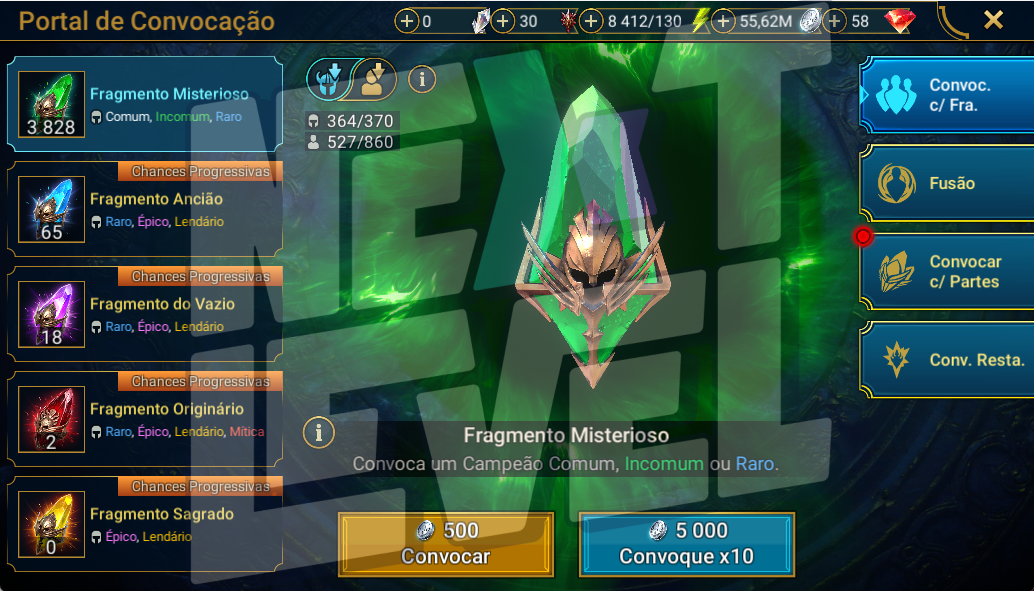Viewport: 1034px width, 591px height.
Task: Add more energy with the plus button
Action: [x=592, y=21]
